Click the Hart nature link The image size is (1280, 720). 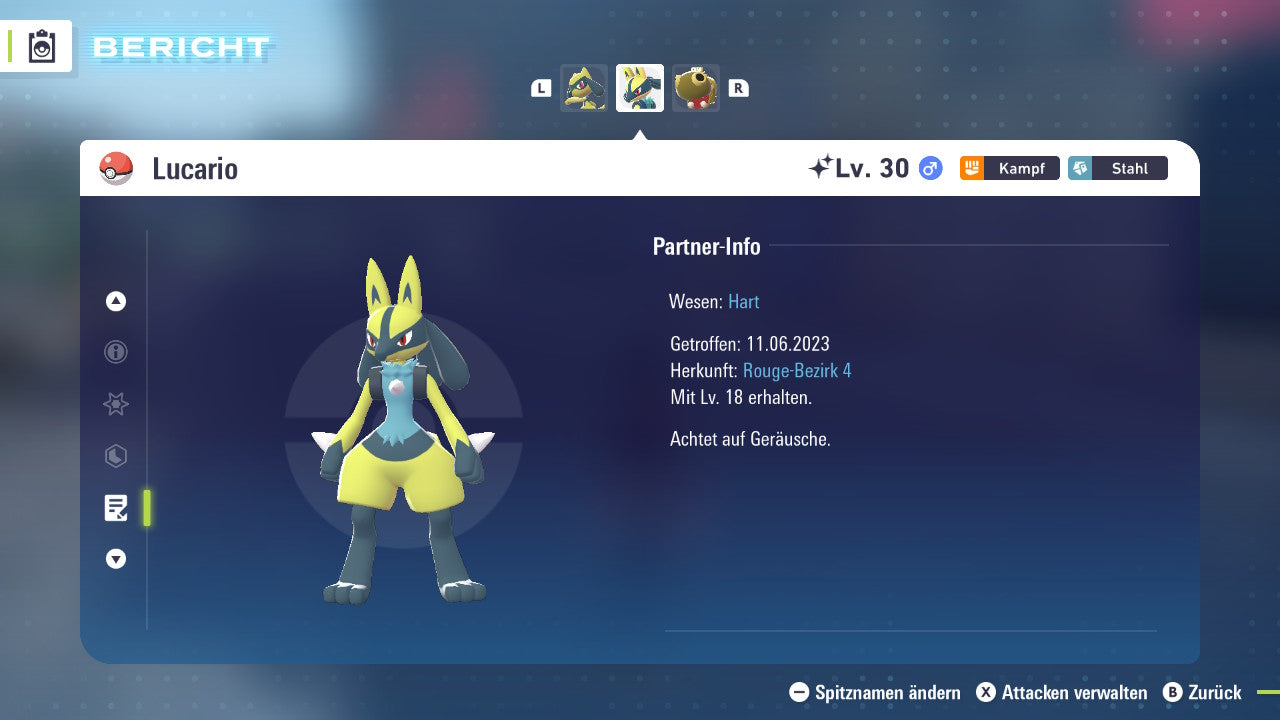click(x=743, y=301)
